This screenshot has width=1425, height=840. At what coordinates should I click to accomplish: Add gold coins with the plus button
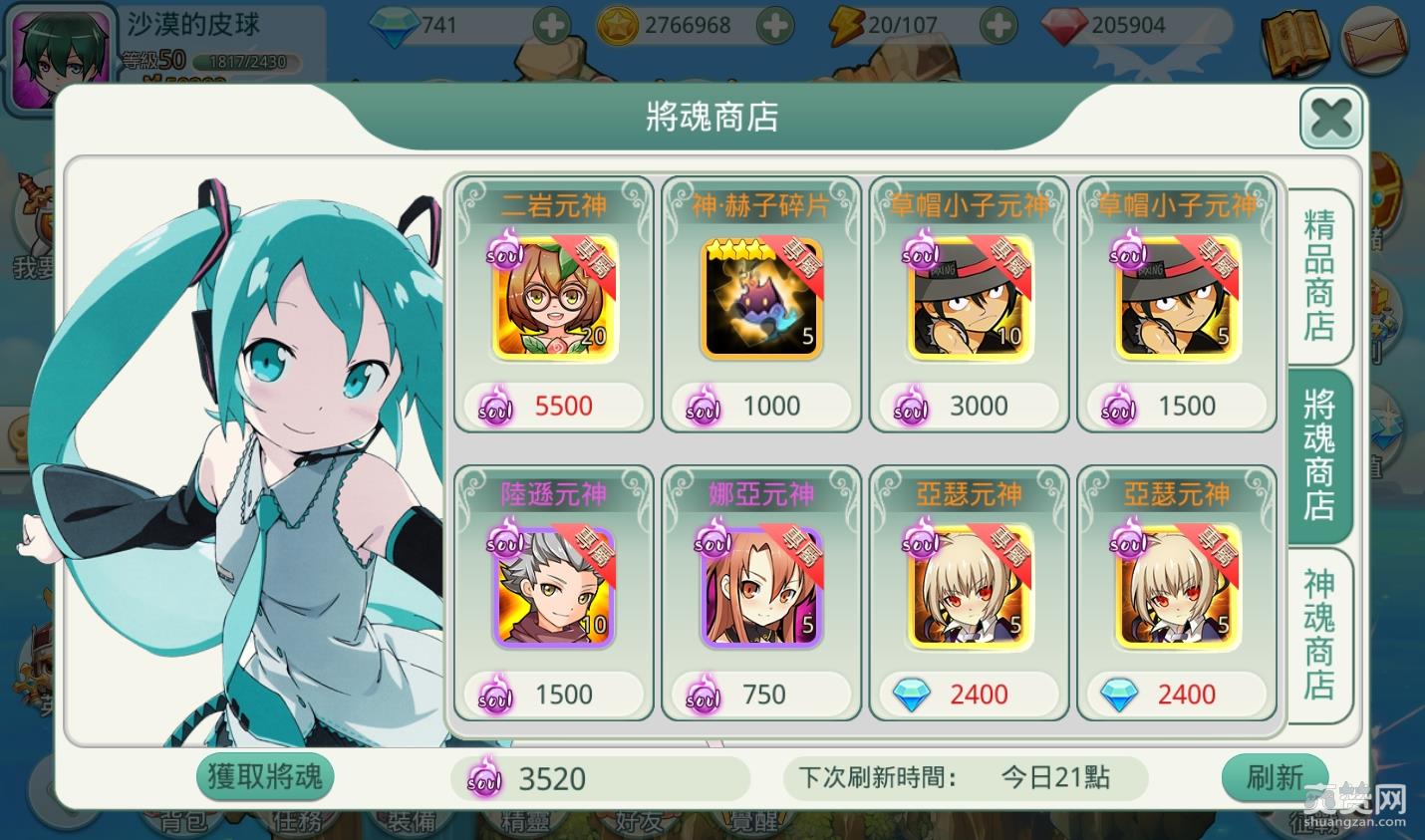click(775, 26)
